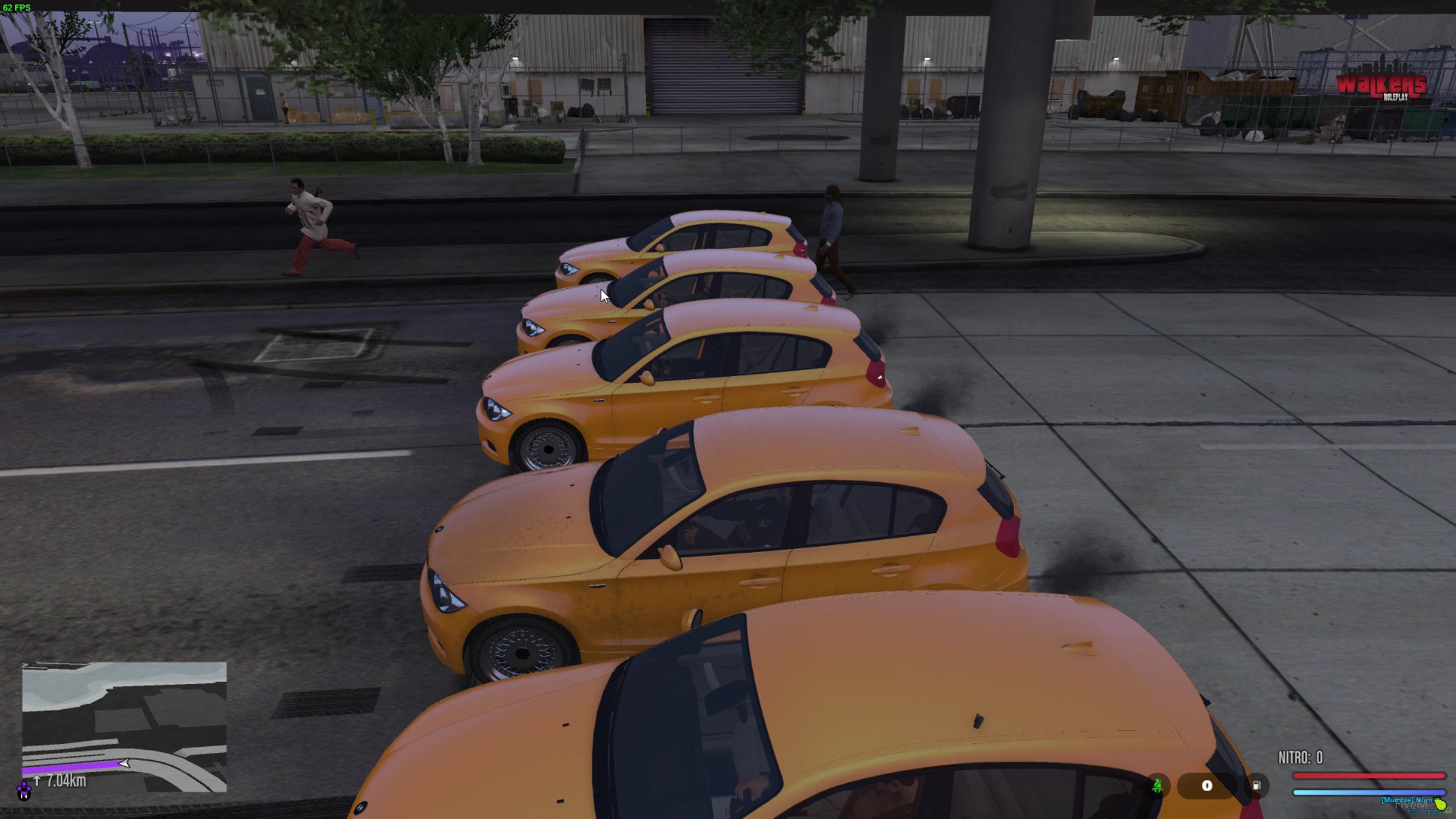
Task: Open the minimap in the corner
Action: pos(124,727)
